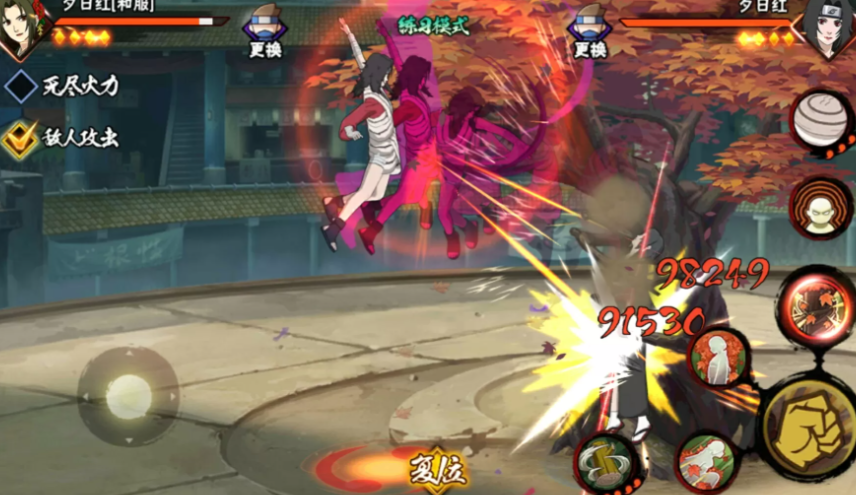
Task: Select the player's kimono Kurenai portrait
Action: click(24, 27)
